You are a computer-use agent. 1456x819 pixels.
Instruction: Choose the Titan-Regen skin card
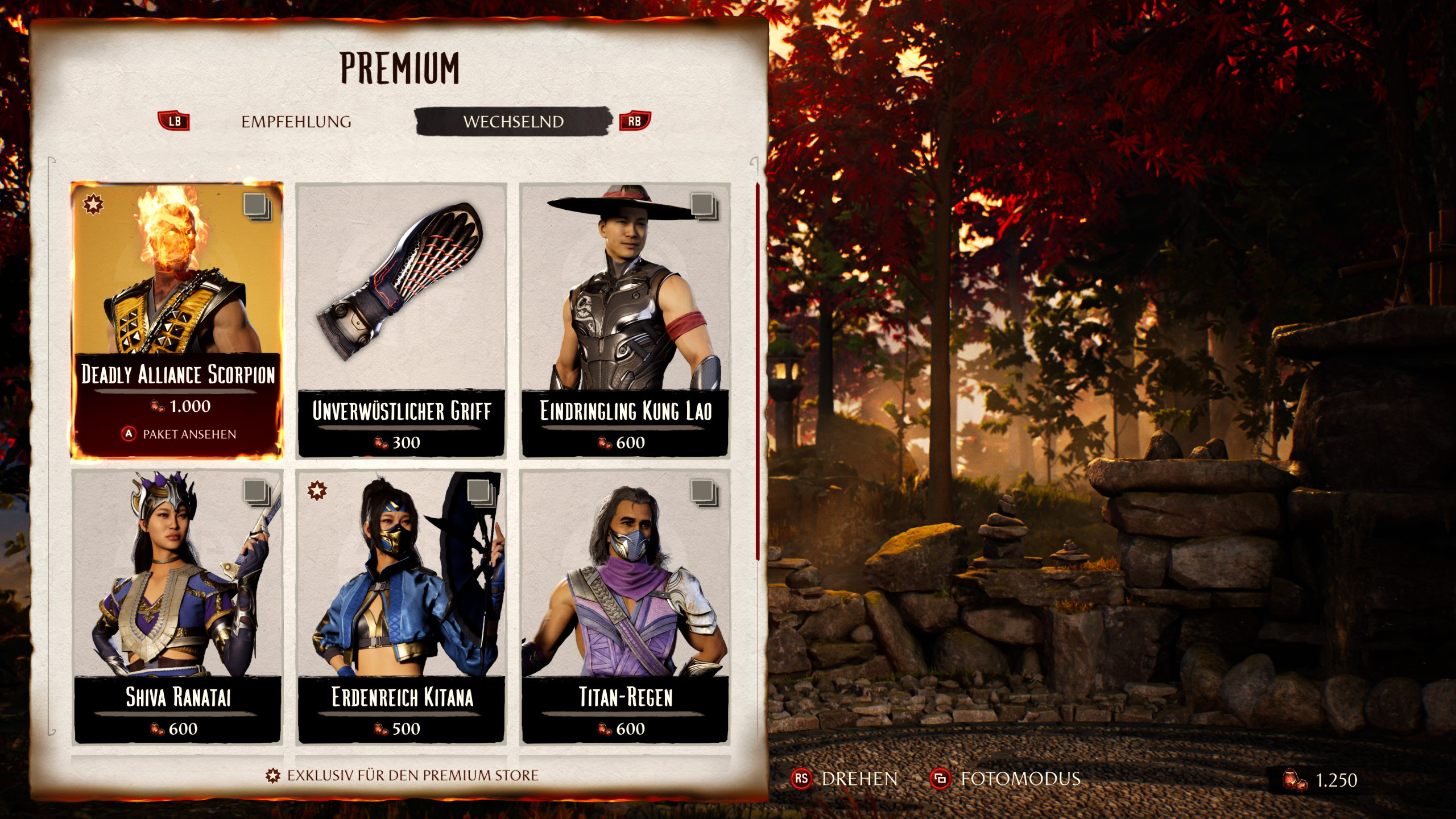click(x=625, y=607)
